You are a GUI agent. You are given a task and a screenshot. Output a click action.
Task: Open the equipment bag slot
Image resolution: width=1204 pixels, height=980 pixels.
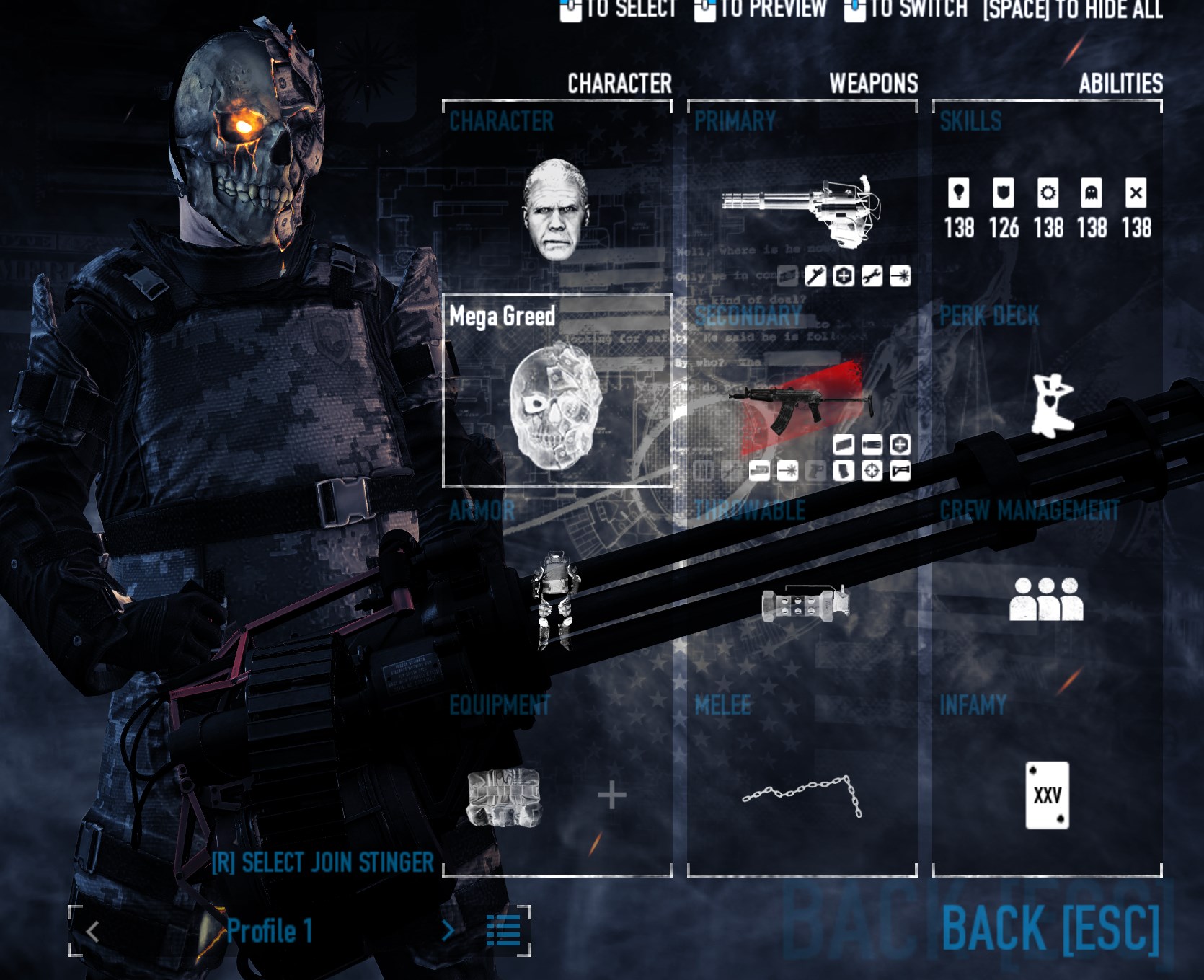[x=503, y=797]
